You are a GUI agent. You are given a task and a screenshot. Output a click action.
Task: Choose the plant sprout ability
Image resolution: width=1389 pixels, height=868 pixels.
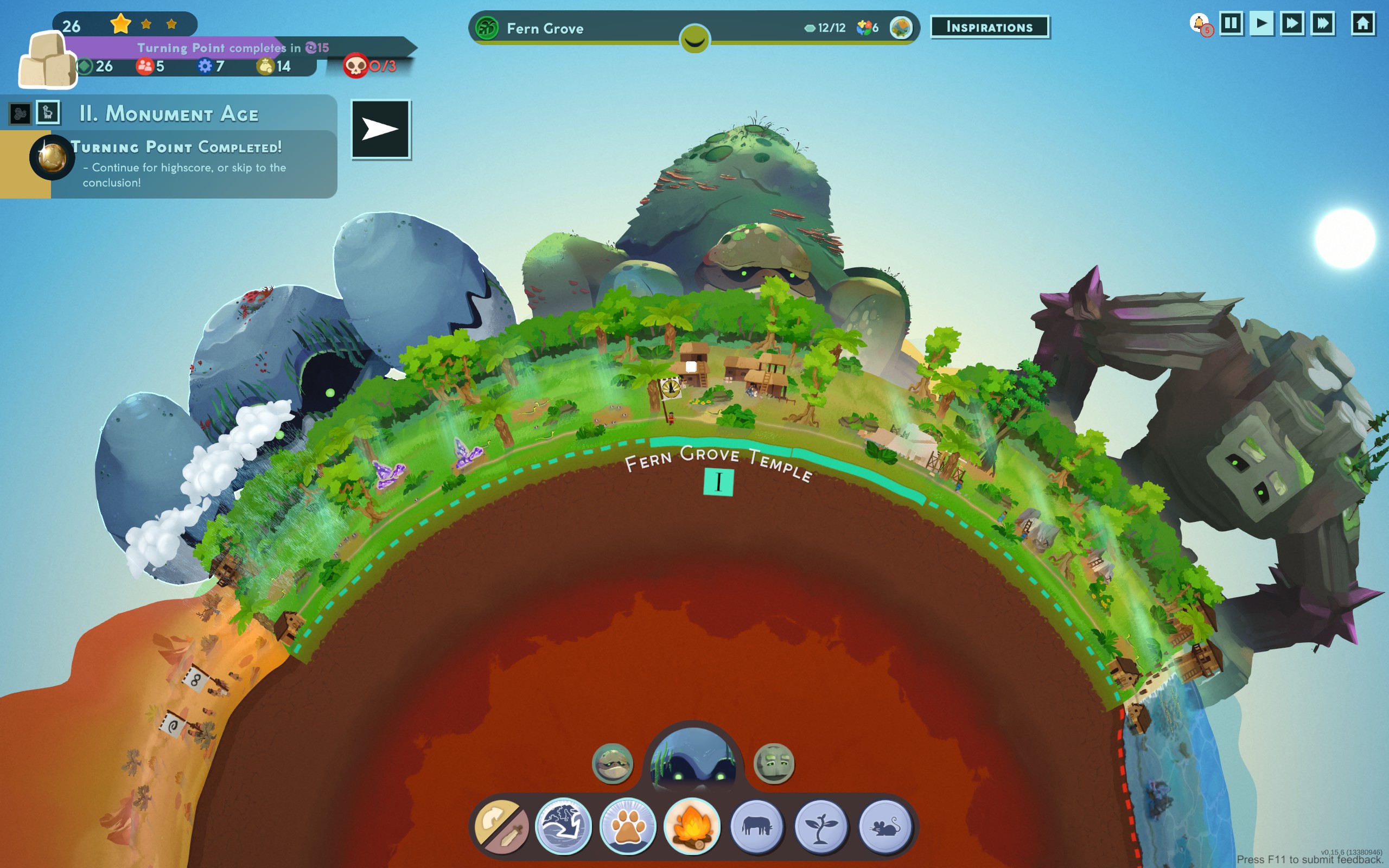coord(821,827)
